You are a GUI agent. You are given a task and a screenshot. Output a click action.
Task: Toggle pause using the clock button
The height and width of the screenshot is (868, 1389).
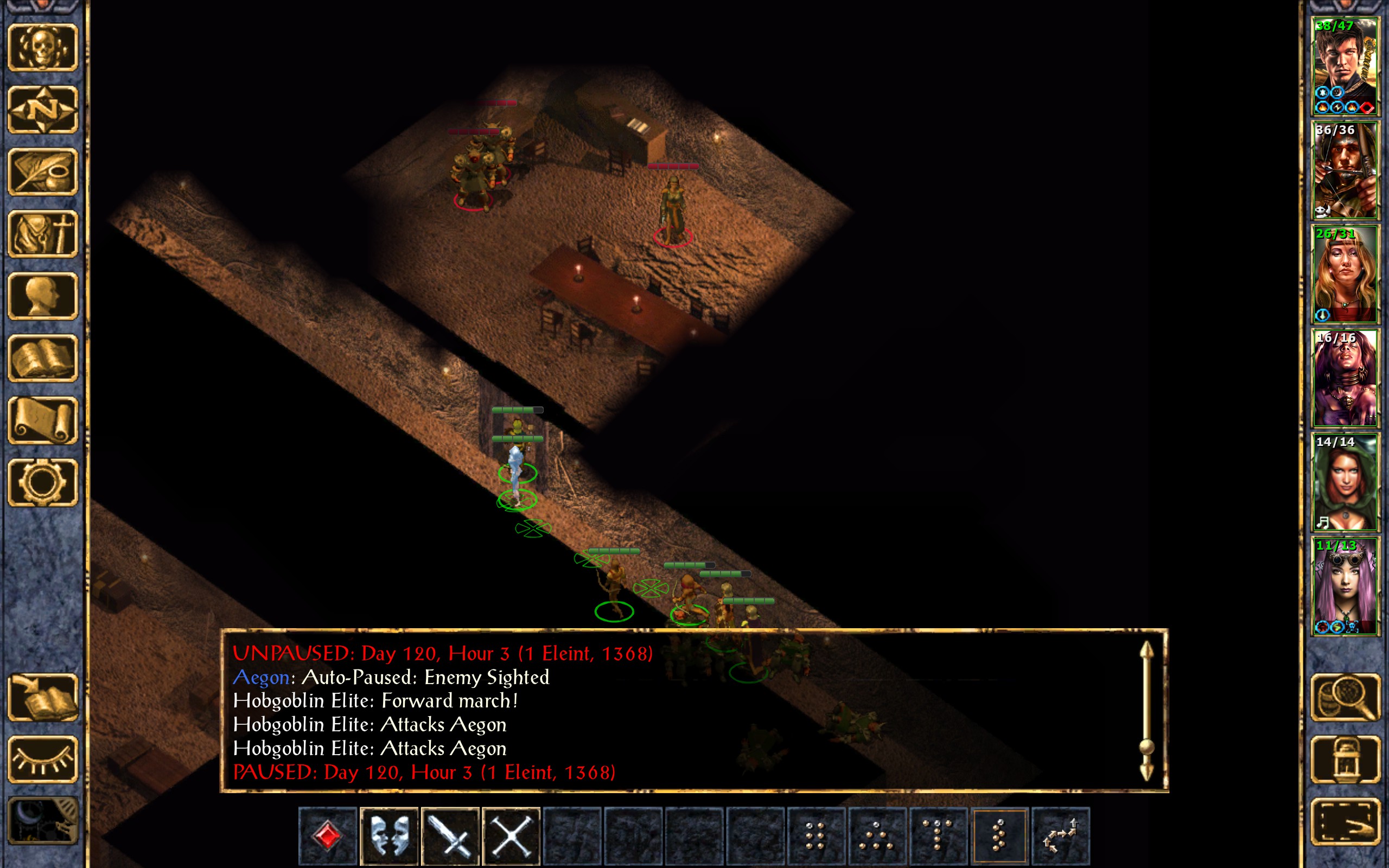click(x=42, y=821)
